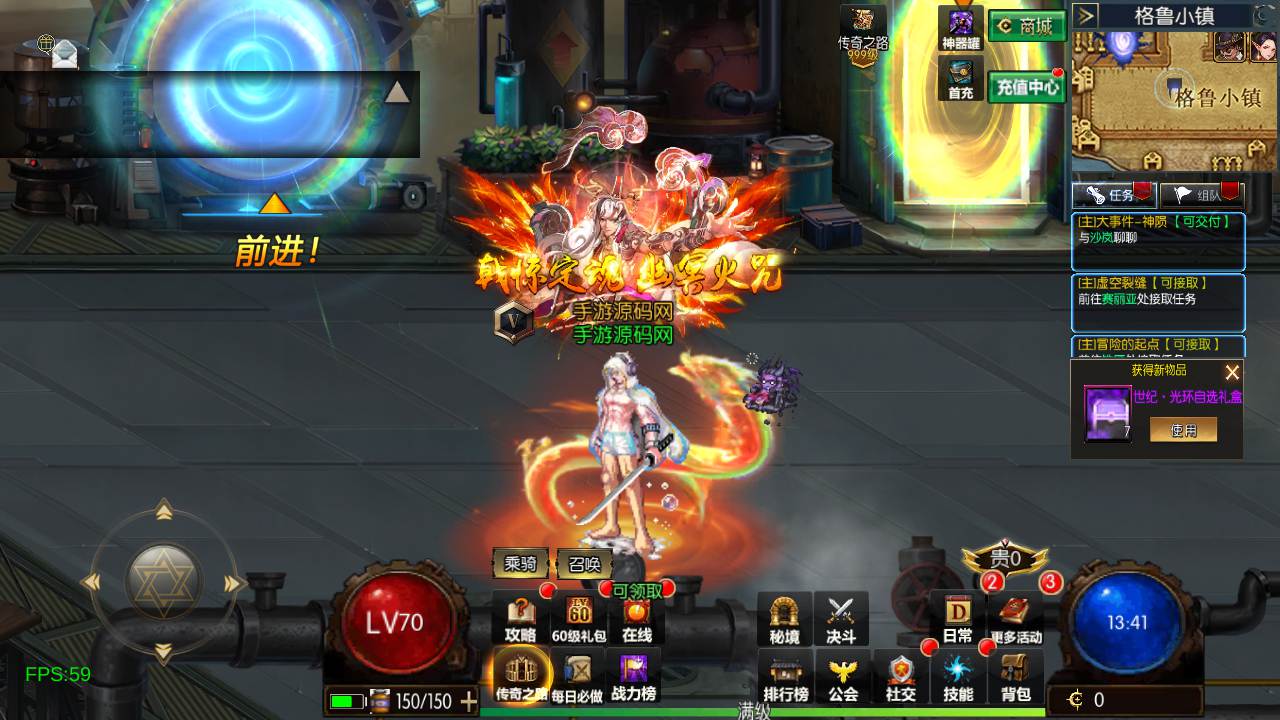The width and height of the screenshot is (1280, 720).
Task: Open the 公会 guild menu
Action: tap(843, 678)
